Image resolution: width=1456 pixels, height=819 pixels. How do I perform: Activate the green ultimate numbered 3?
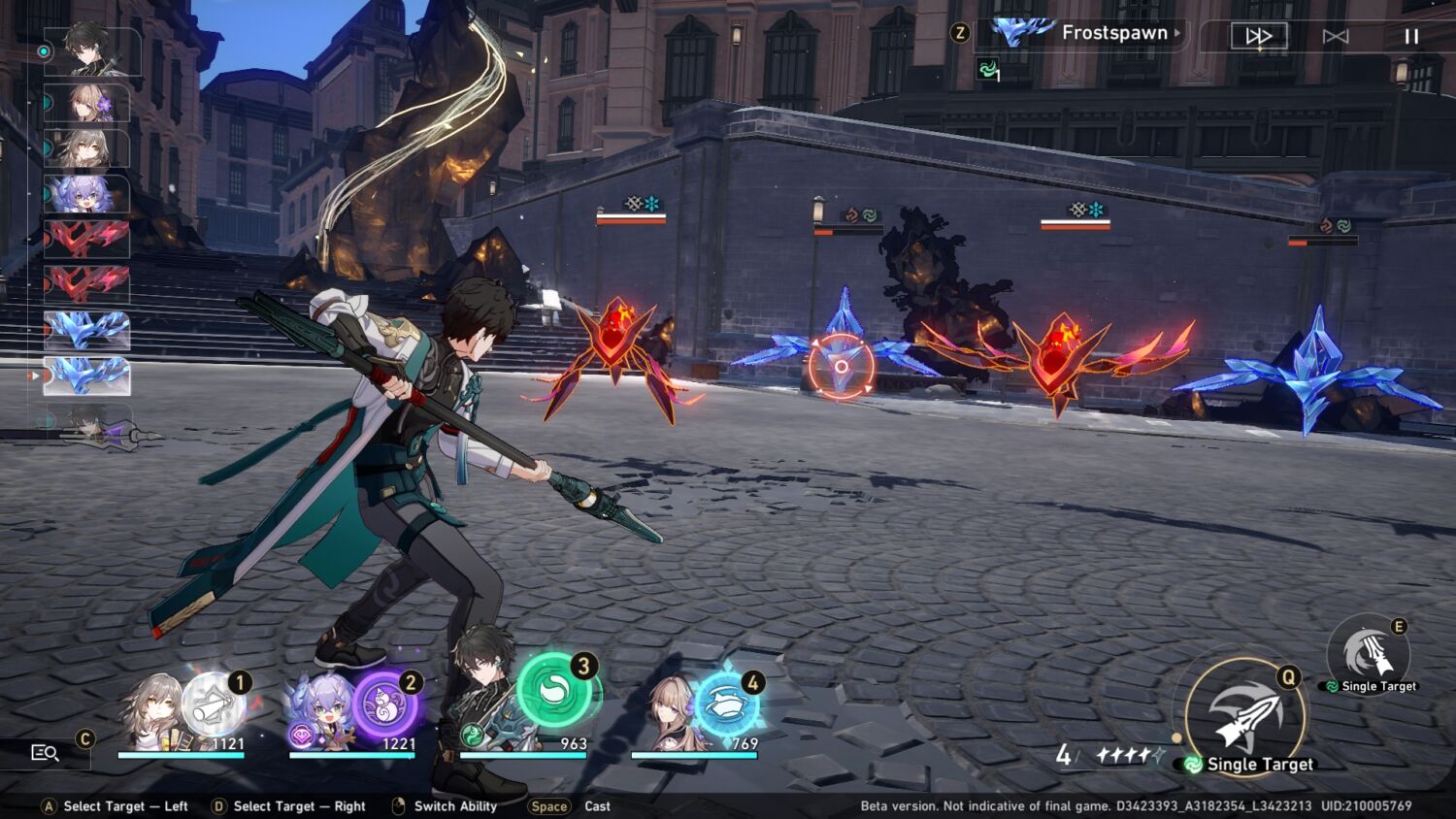(554, 689)
